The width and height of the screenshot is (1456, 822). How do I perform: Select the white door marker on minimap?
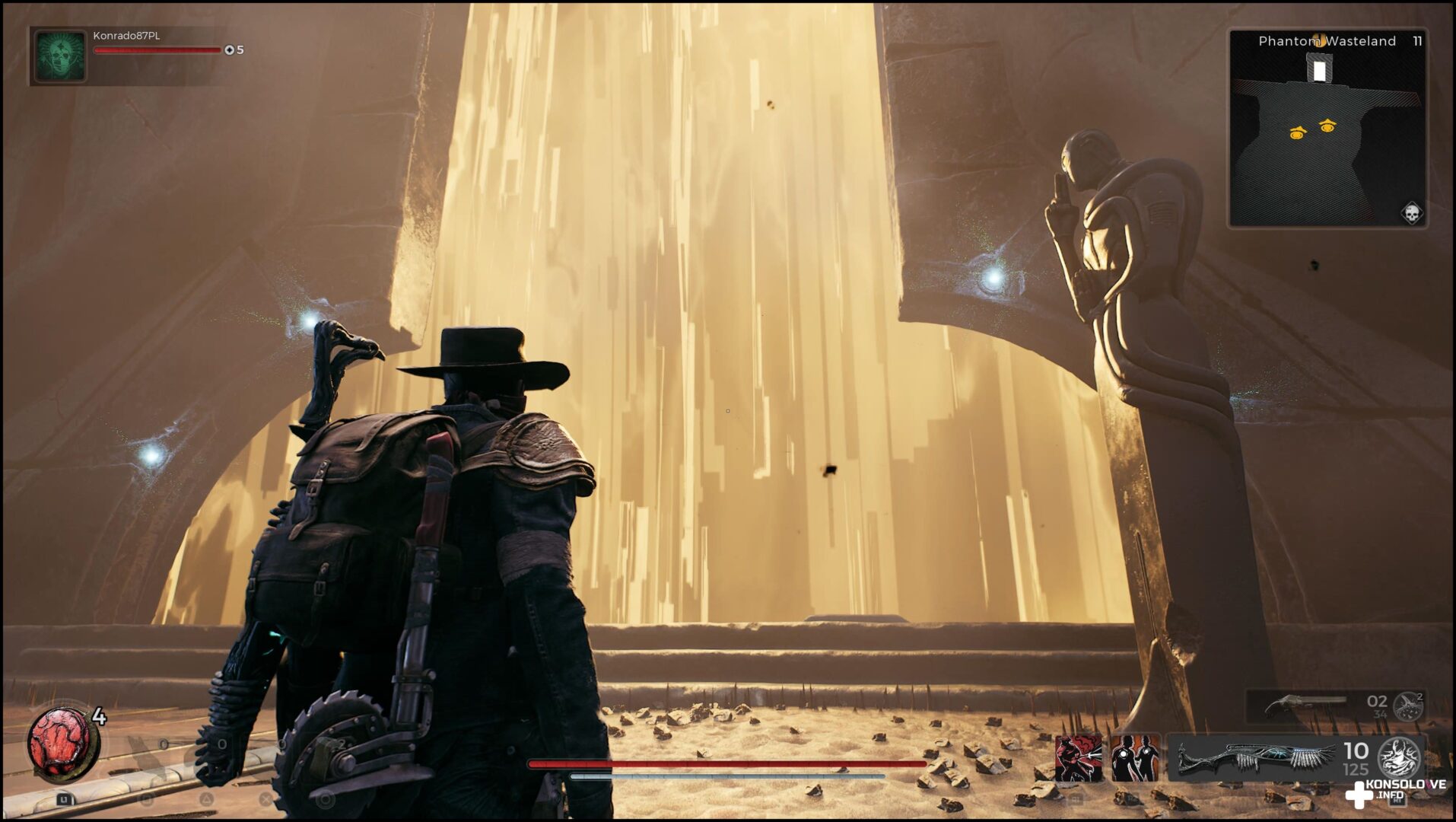[1320, 71]
